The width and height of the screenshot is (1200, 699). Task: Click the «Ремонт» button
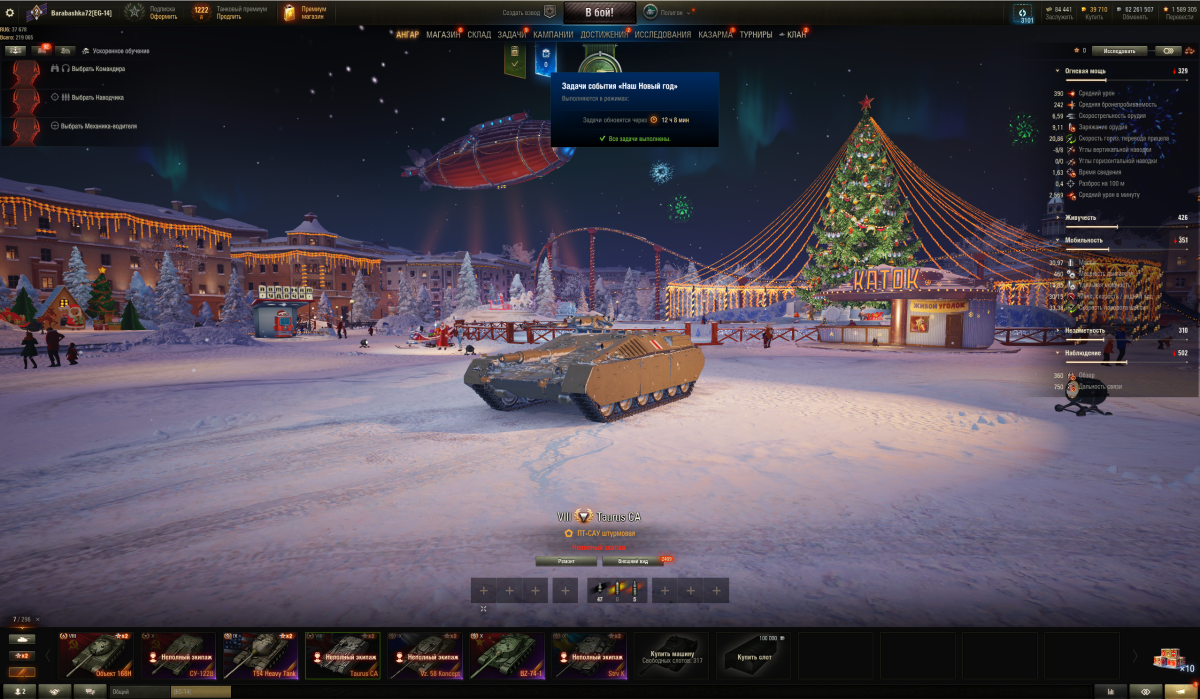click(x=566, y=561)
